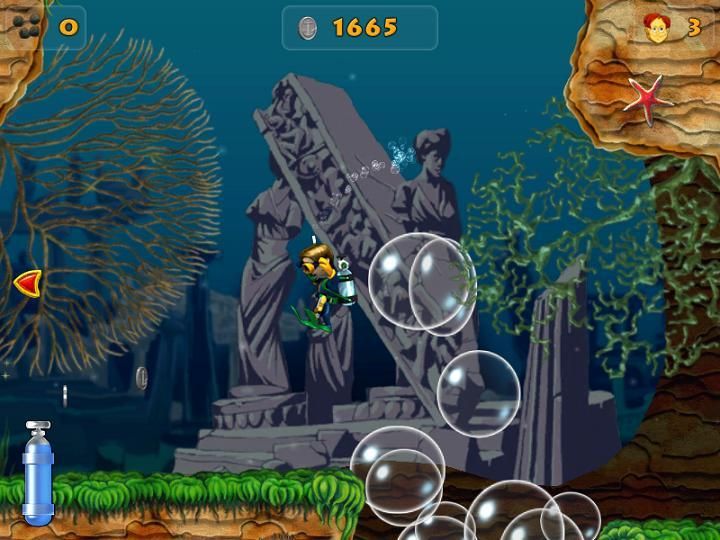
Task: Click the diver face lives icon
Action: point(658,28)
